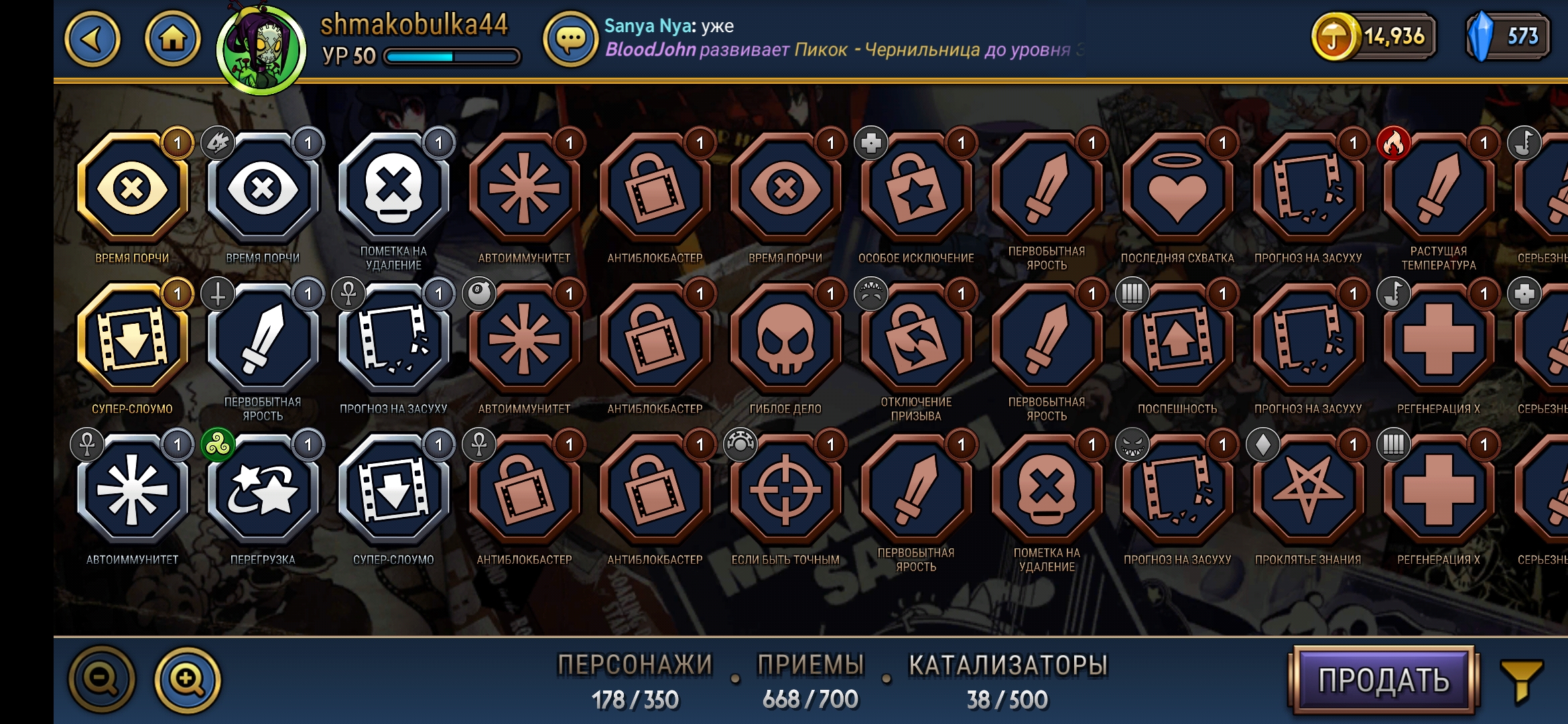Screen dimensions: 1568x724
Task: Click the gold coin currency counter
Action: [x=1374, y=36]
